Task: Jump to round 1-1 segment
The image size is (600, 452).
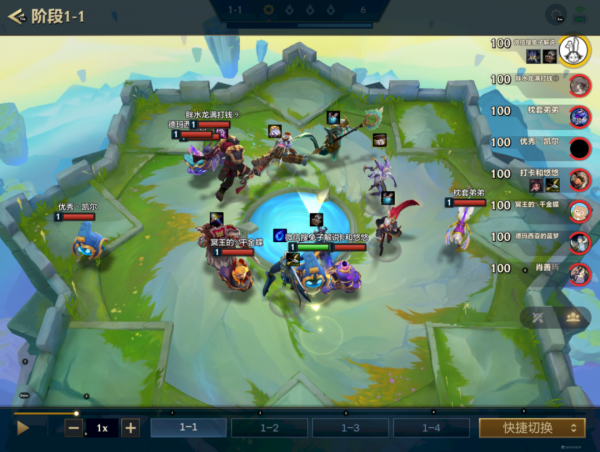Action: click(189, 428)
